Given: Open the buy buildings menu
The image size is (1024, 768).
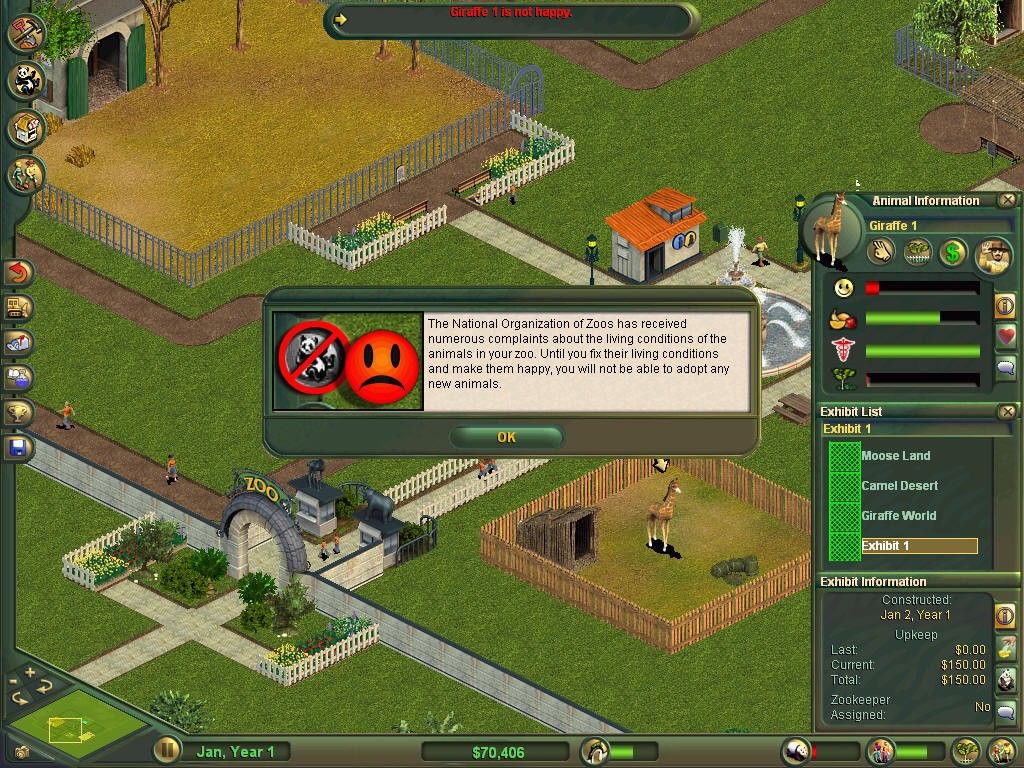Looking at the screenshot, I should coord(26,128).
